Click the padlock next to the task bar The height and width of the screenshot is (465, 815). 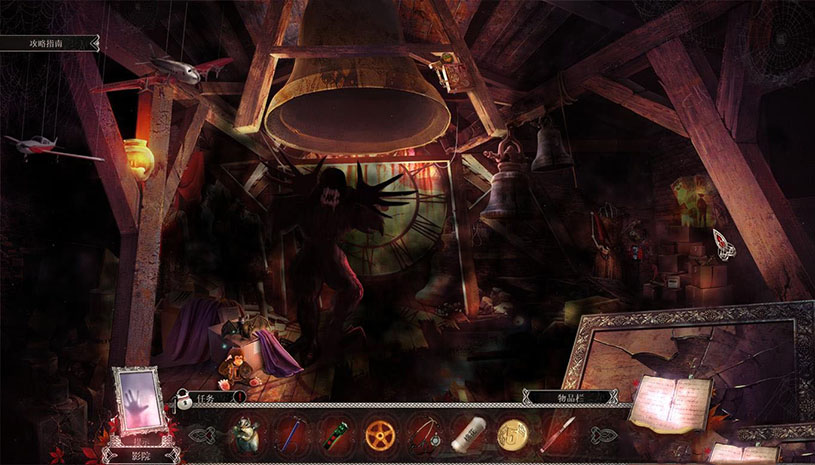[x=185, y=400]
